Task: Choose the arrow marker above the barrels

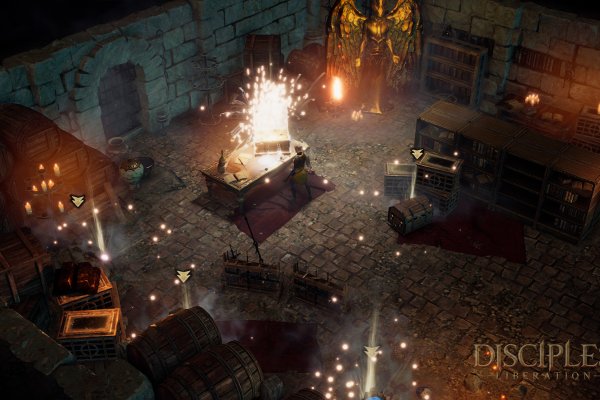Action: click(x=183, y=275)
